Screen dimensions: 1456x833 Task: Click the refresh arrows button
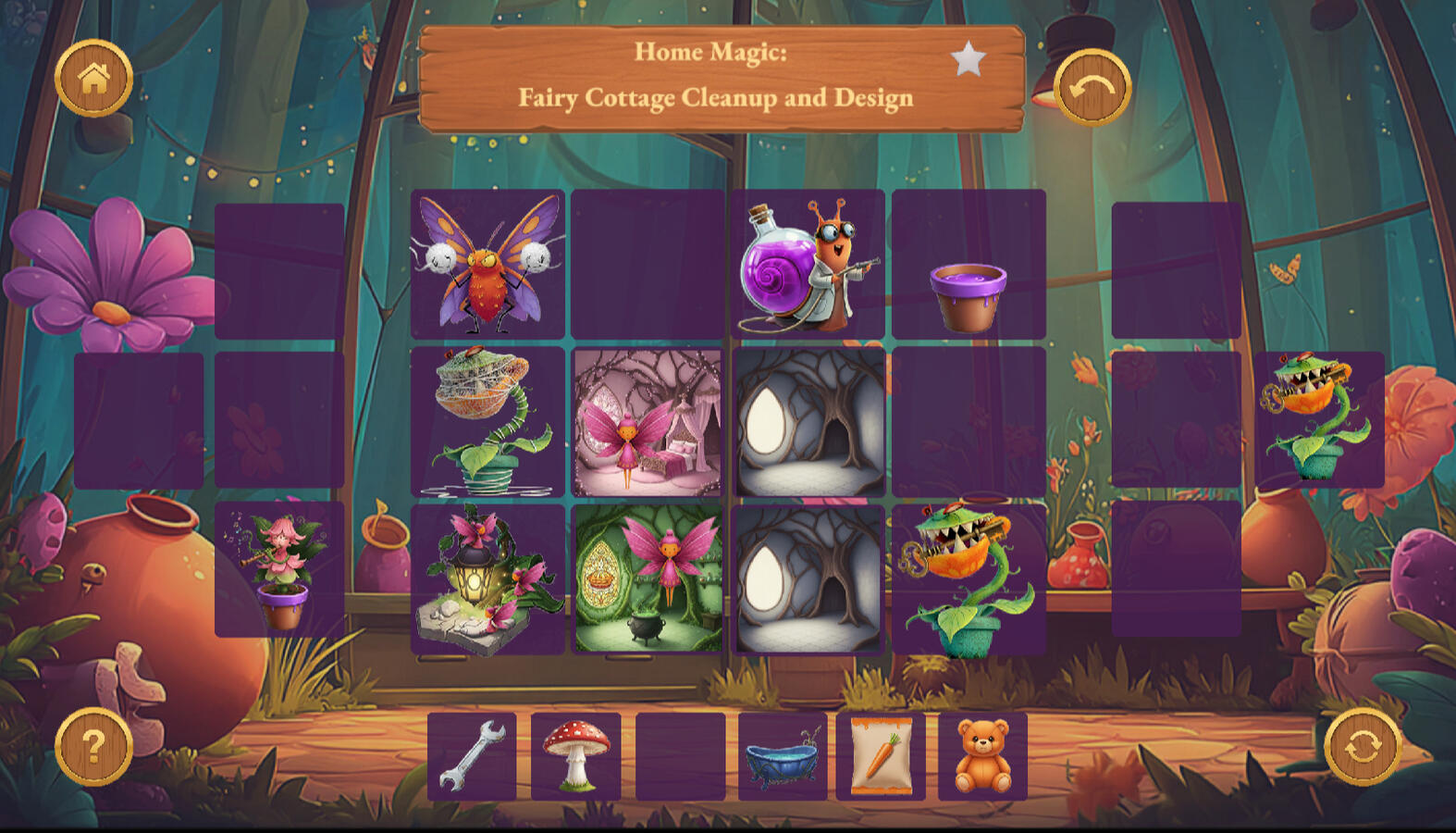[1362, 746]
